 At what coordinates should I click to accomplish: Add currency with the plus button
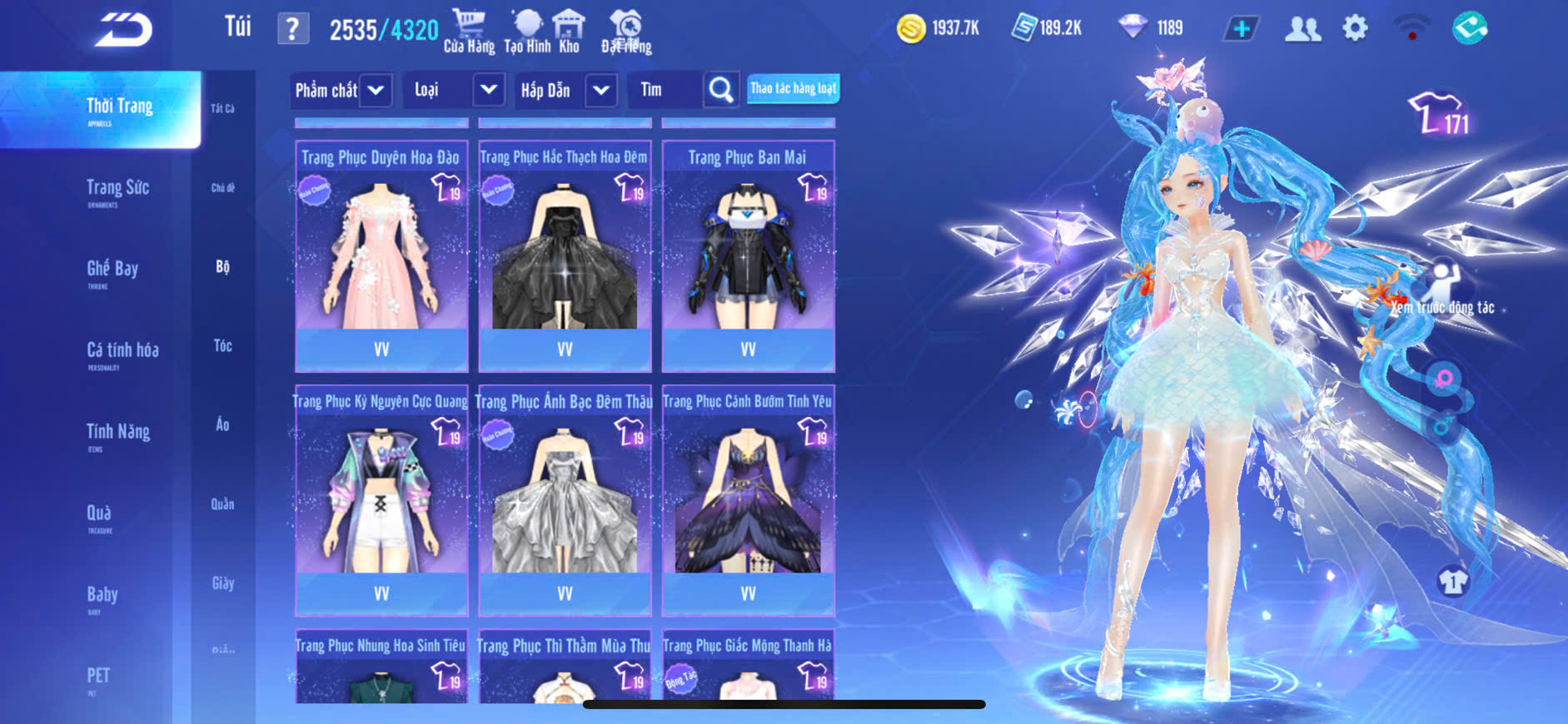point(1241,29)
